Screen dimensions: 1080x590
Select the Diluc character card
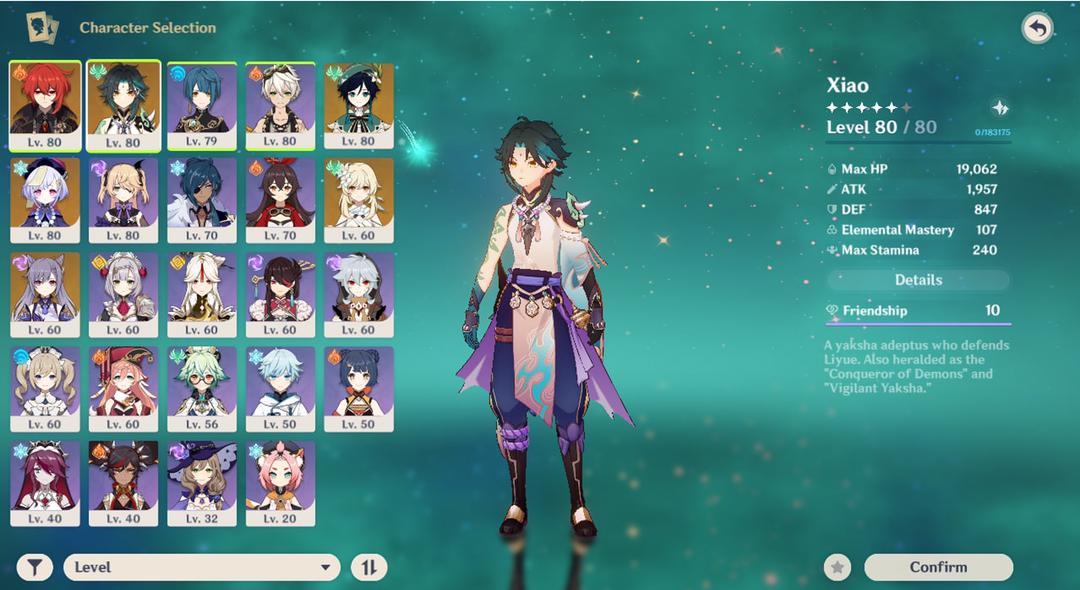pyautogui.click(x=45, y=106)
